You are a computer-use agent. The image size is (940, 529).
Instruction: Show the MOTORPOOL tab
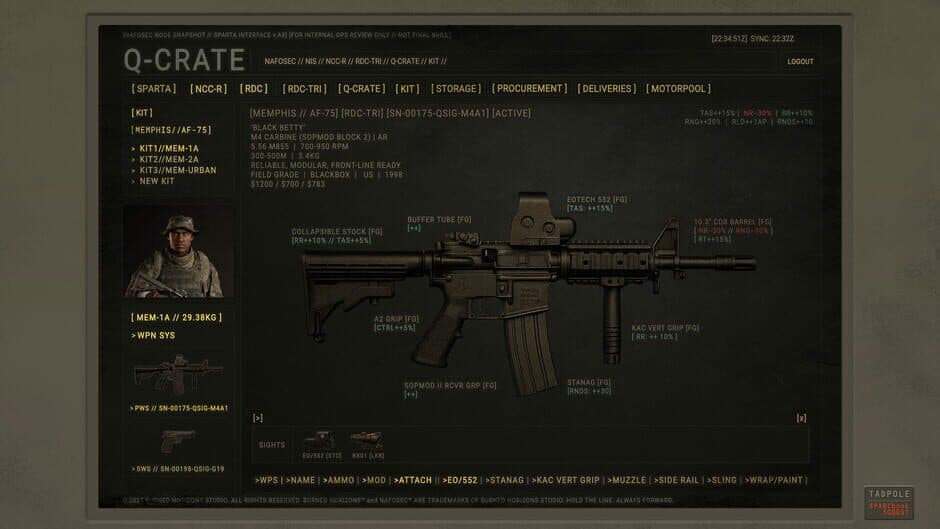(678, 89)
